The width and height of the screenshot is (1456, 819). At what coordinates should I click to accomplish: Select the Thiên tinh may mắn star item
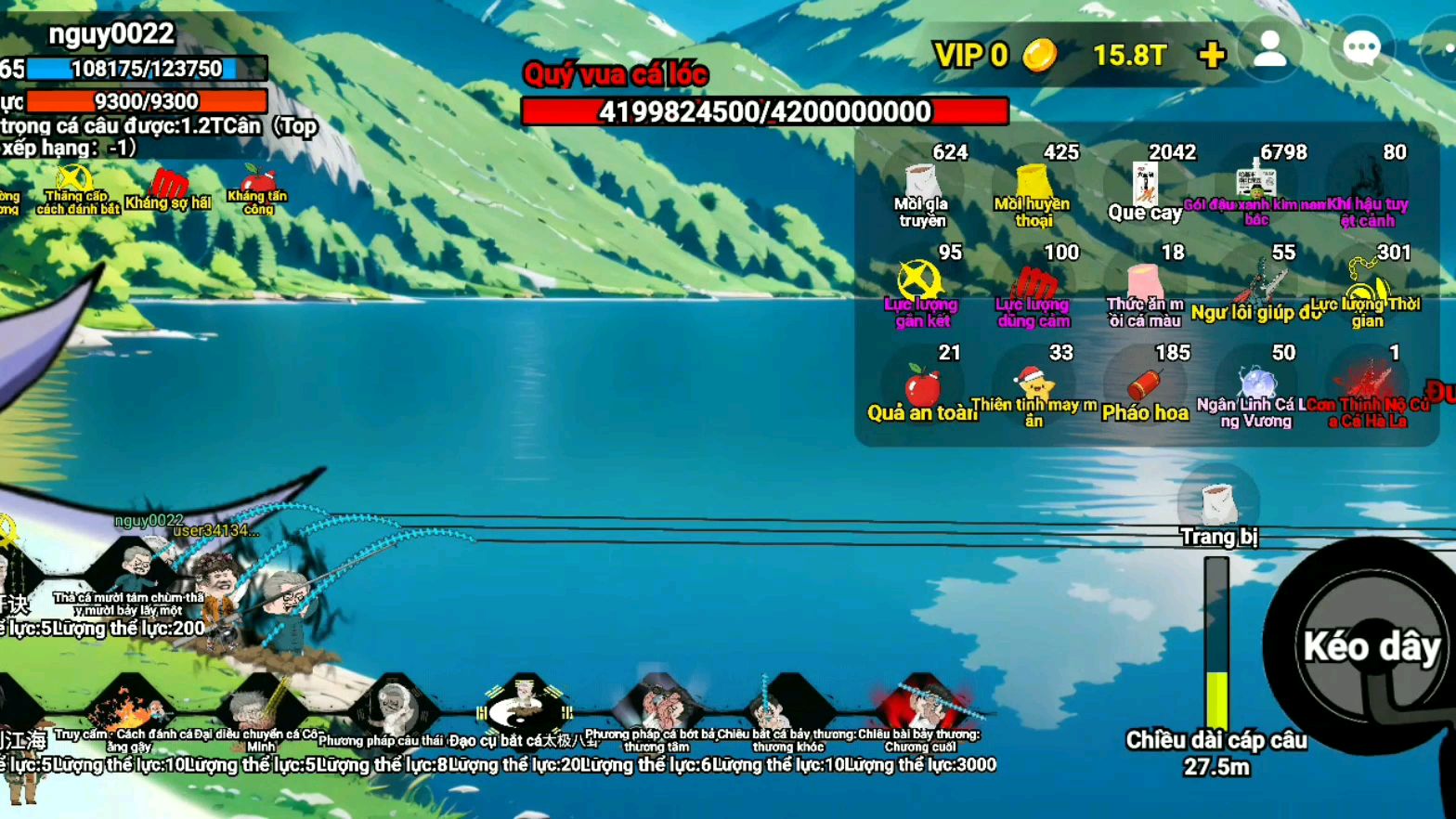[x=1033, y=386]
